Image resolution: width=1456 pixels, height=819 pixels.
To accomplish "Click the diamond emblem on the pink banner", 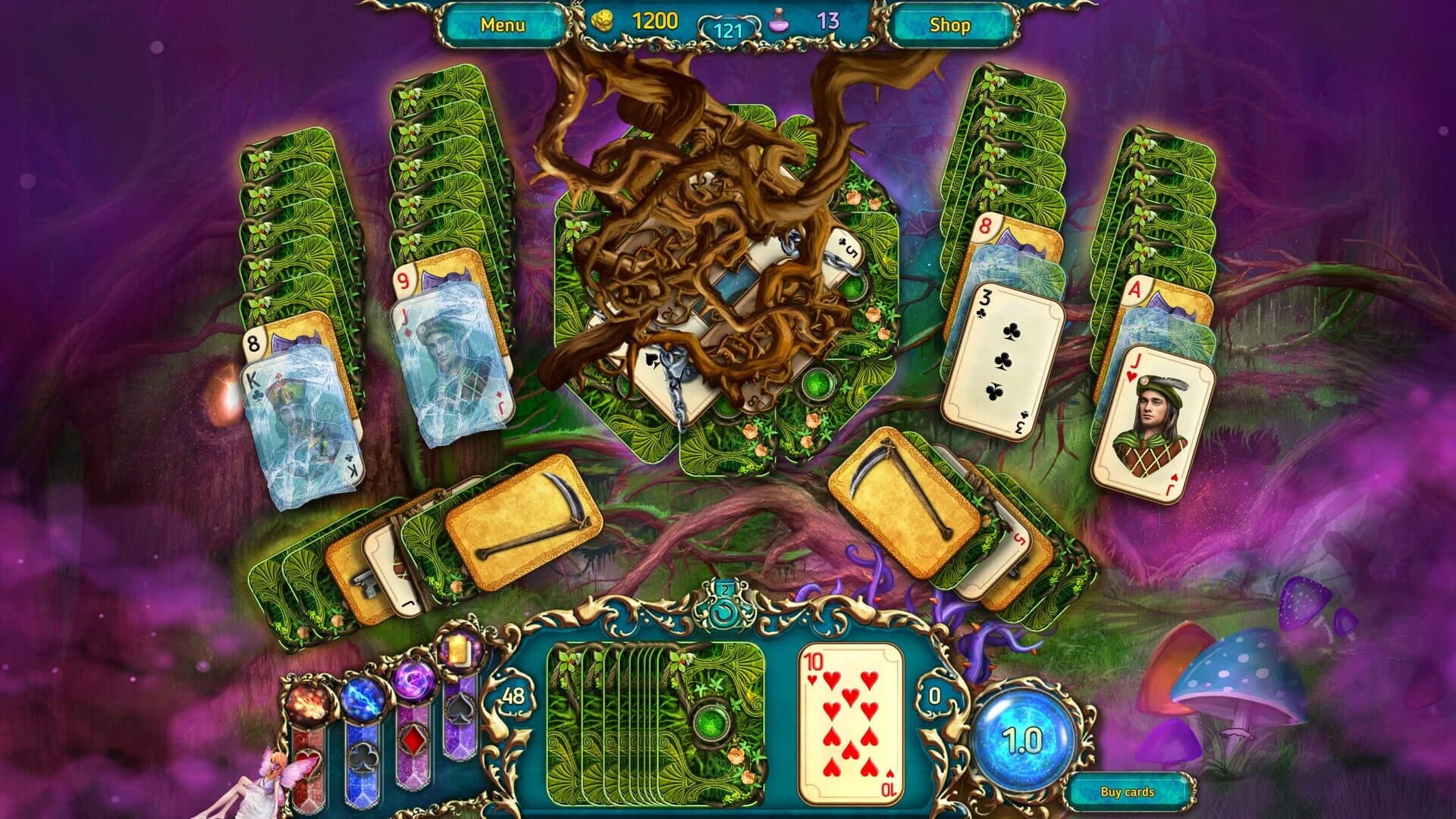I will point(414,740).
